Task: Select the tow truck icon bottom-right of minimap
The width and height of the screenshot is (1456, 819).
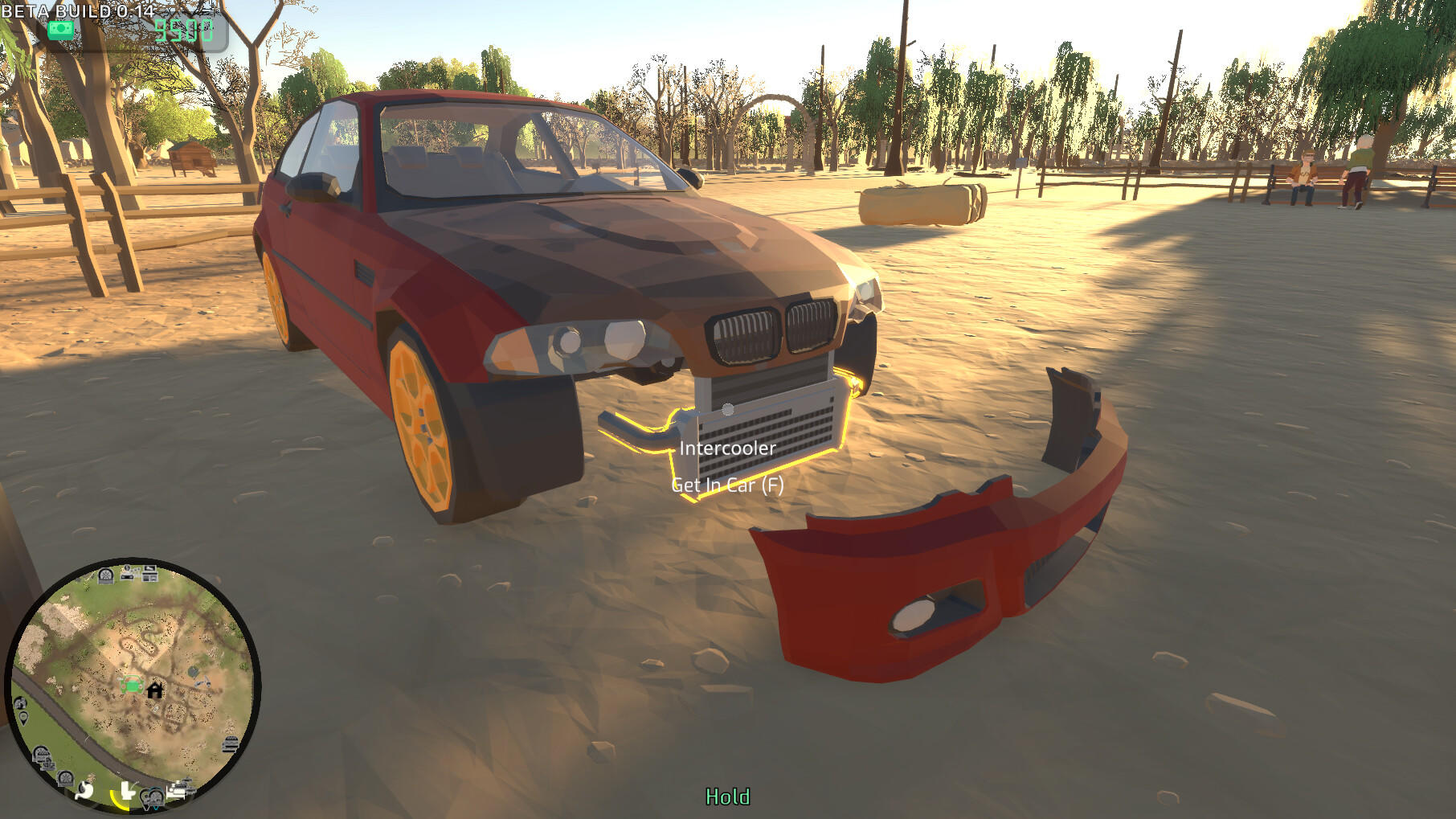Action: tap(179, 788)
